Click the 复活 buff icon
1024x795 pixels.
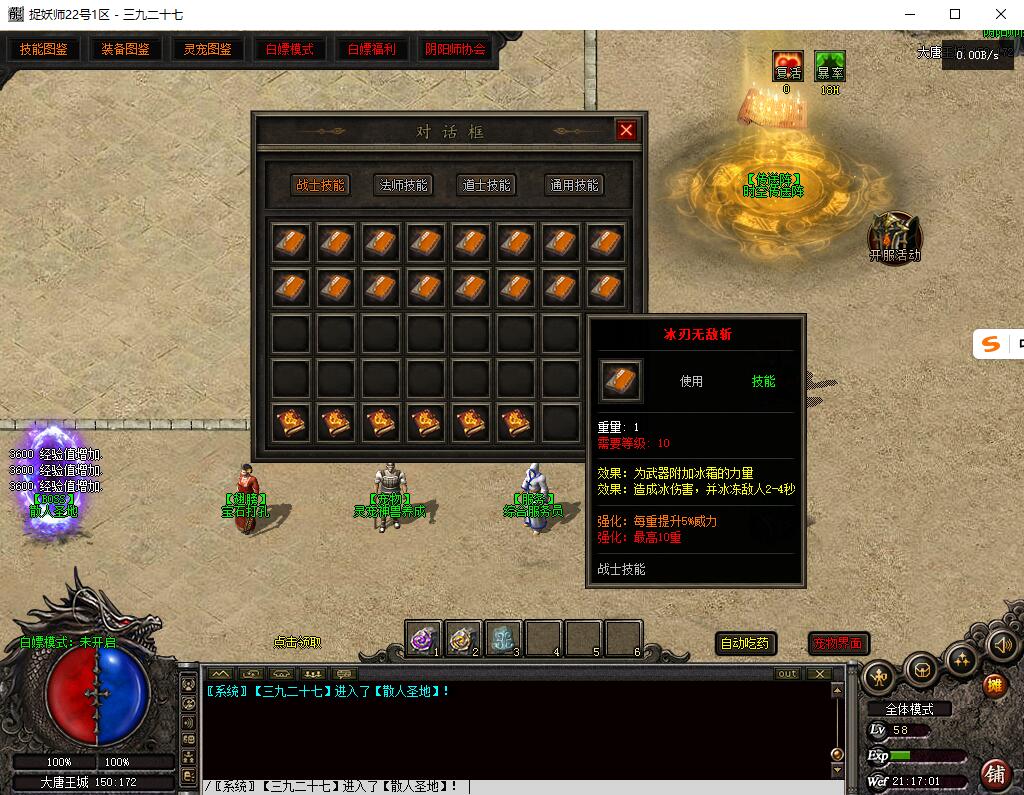click(x=788, y=67)
